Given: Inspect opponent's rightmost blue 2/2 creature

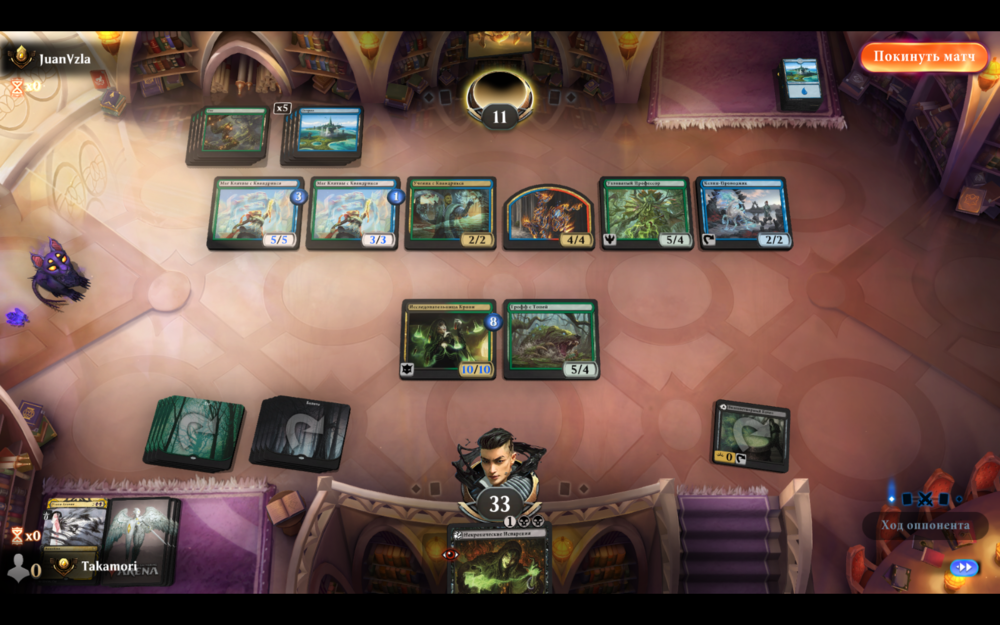Looking at the screenshot, I should coord(742,212).
